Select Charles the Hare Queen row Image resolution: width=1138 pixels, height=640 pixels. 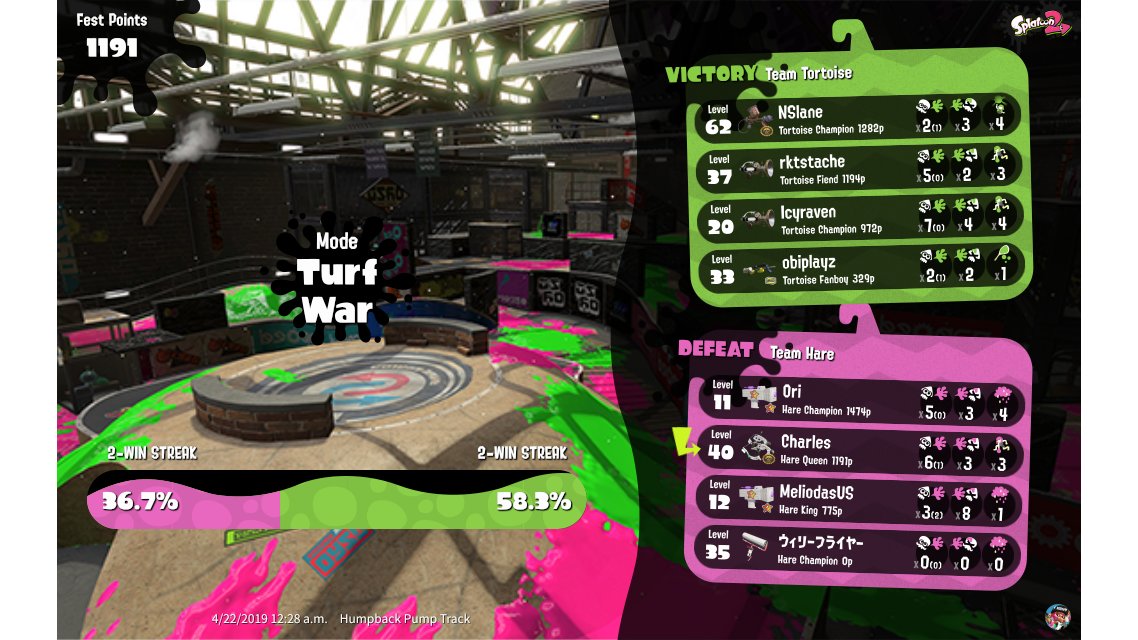pyautogui.click(x=860, y=448)
